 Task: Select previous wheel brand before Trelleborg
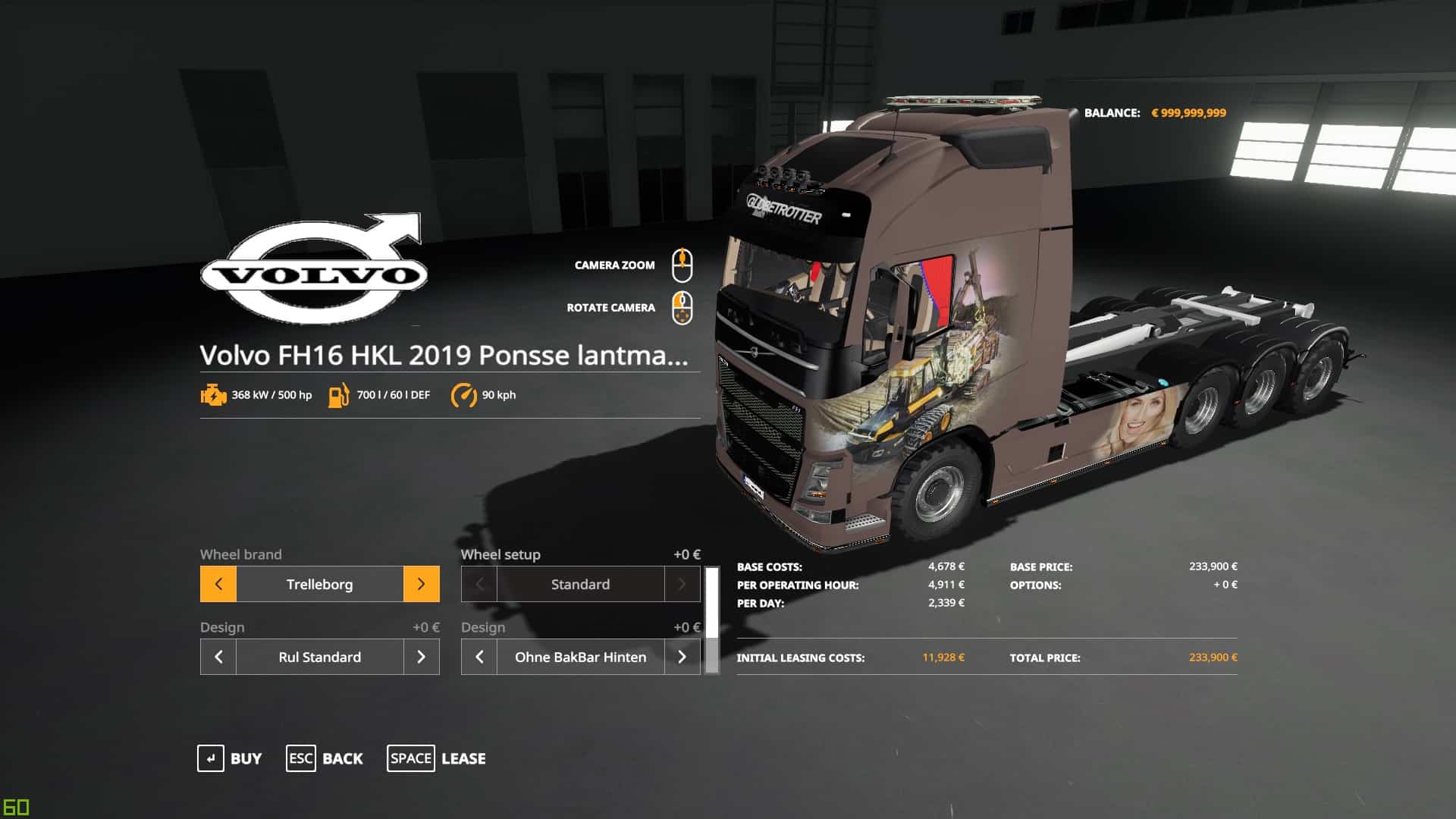[x=218, y=584]
